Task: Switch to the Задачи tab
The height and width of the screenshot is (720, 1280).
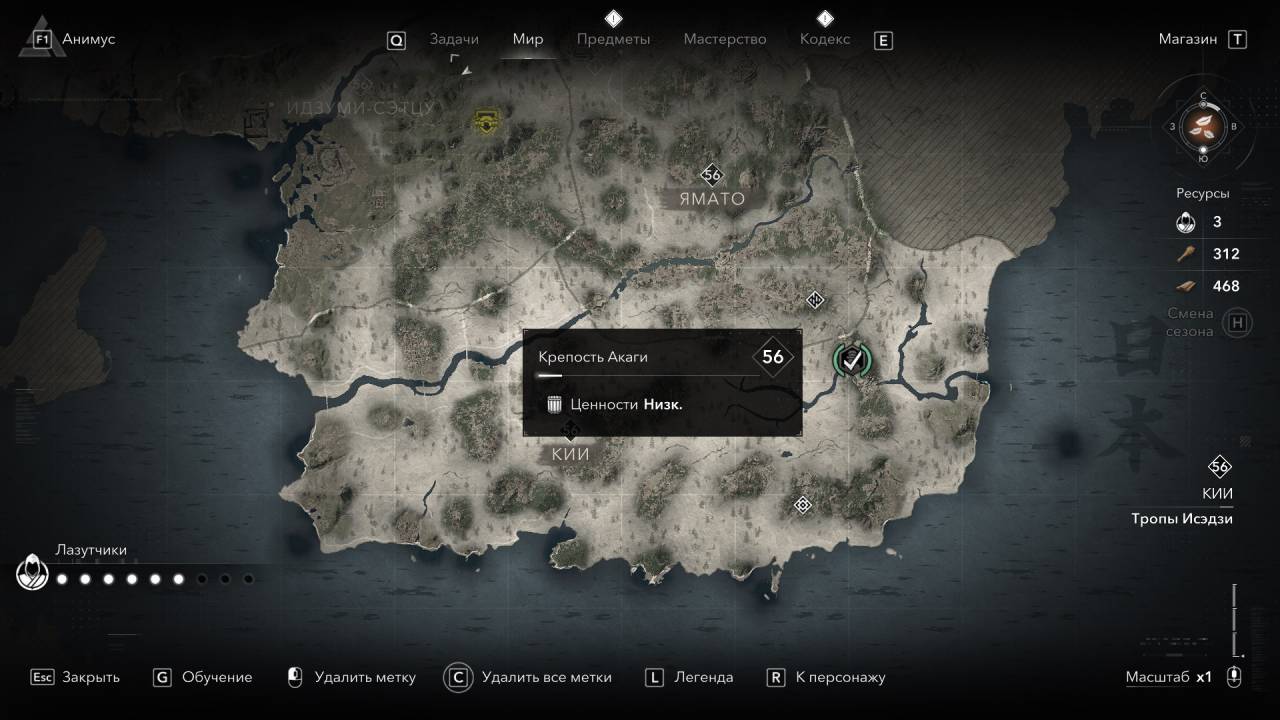Action: 454,39
